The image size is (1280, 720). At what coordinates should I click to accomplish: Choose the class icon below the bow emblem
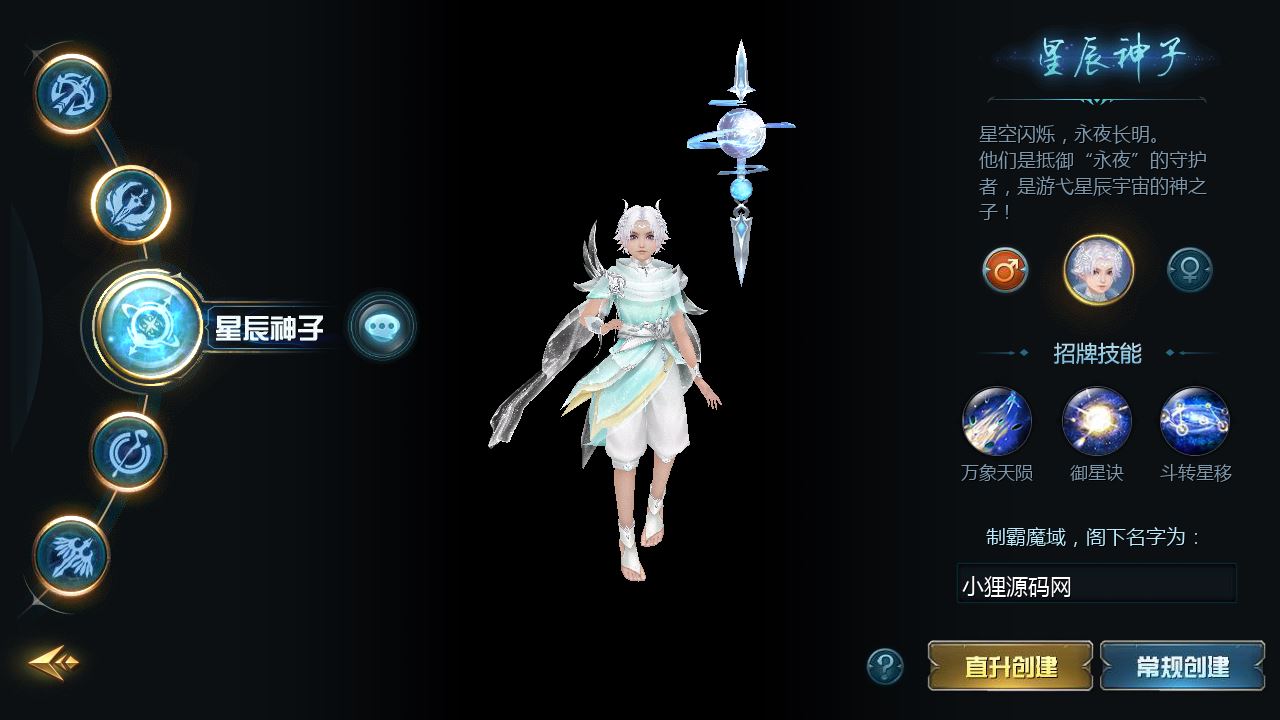coord(131,205)
